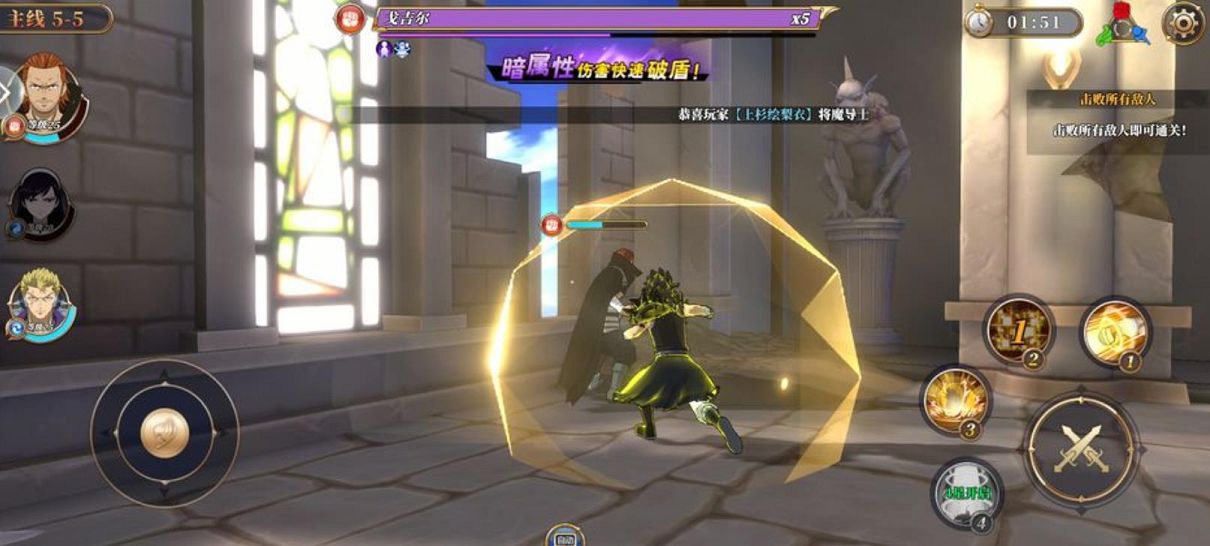Image resolution: width=1210 pixels, height=546 pixels.
Task: Trigger skill 3 golden burst ability
Action: 956,399
